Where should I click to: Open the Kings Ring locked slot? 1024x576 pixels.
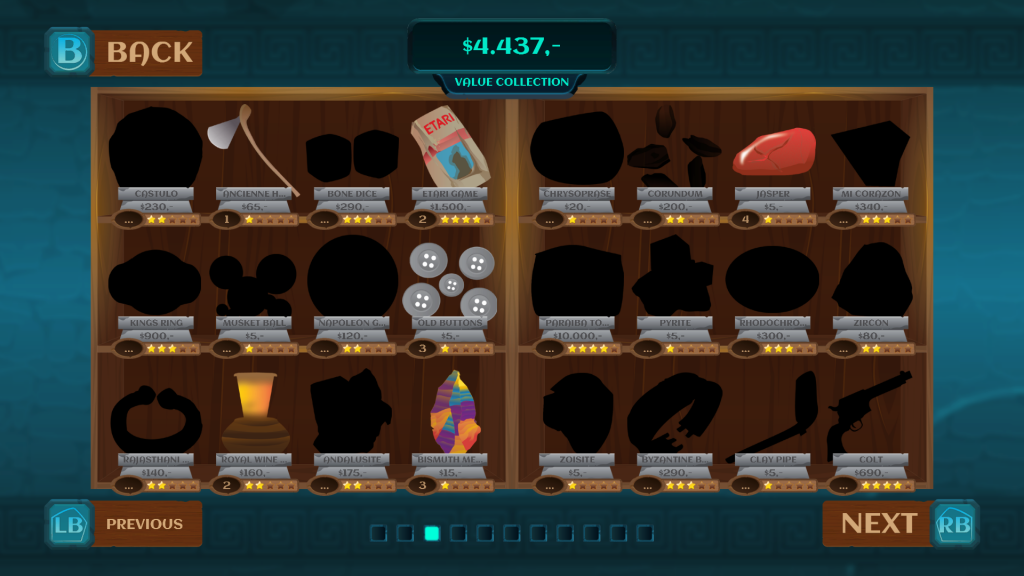155,281
